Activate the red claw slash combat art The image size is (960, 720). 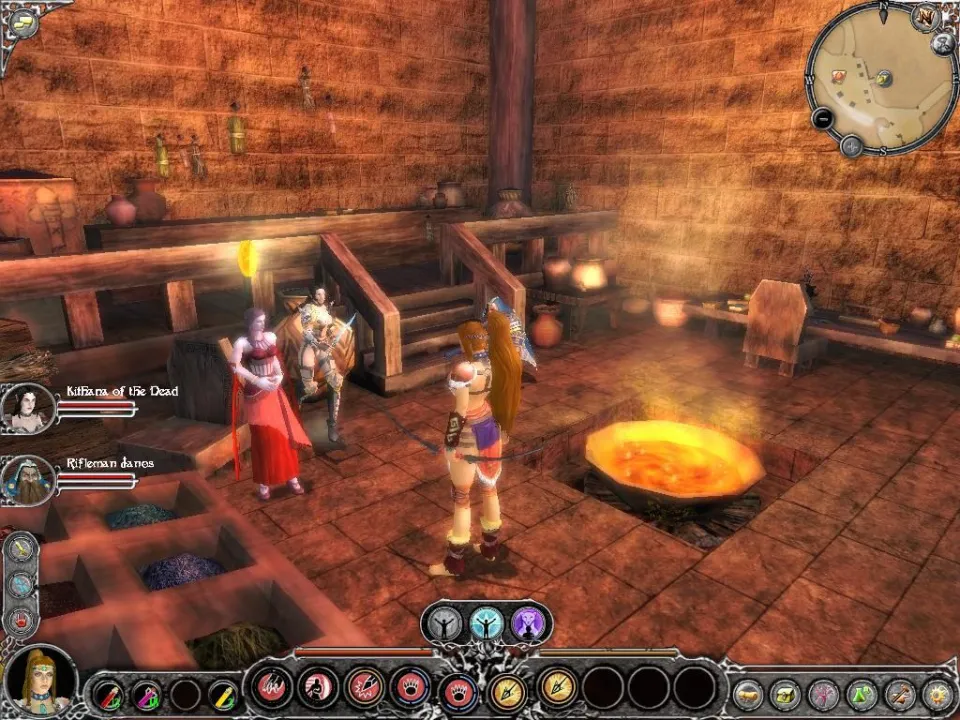click(270, 687)
